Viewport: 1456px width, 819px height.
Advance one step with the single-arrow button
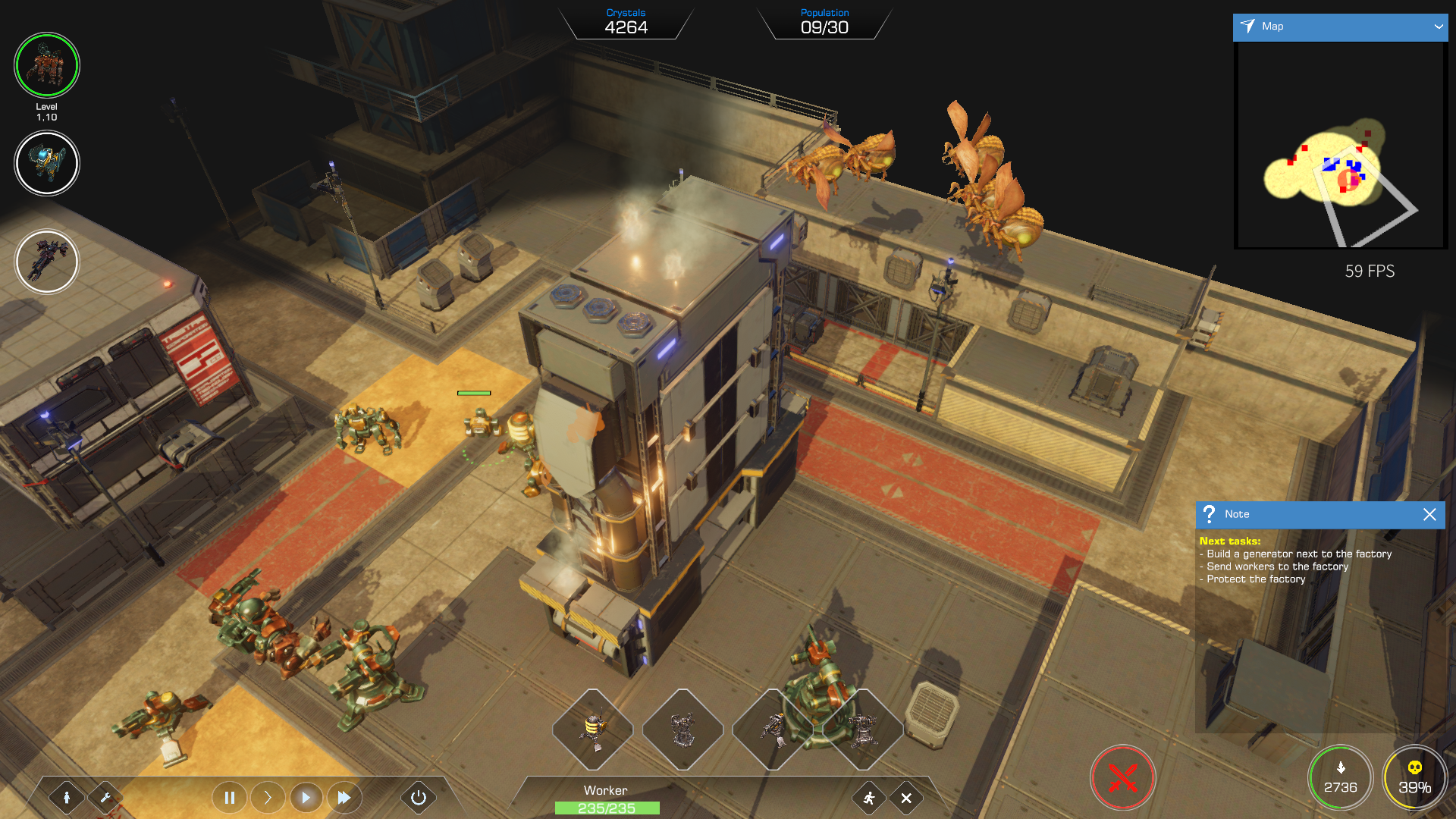[268, 797]
